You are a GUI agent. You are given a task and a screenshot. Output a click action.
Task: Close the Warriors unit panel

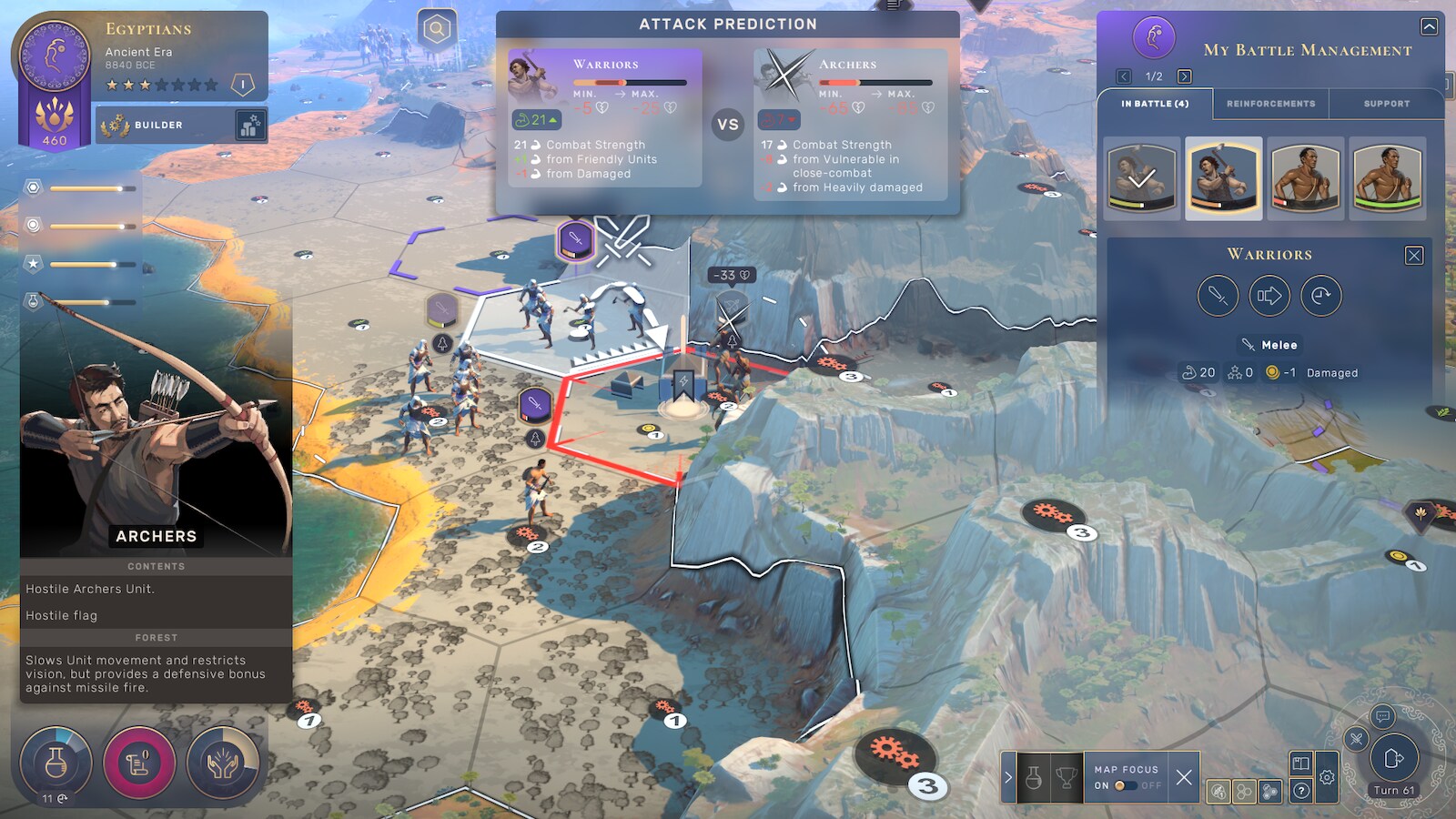coord(1414,256)
